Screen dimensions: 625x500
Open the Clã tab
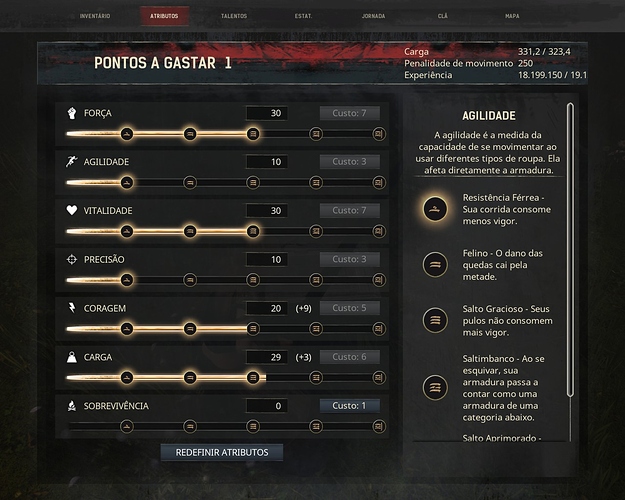[x=442, y=17]
